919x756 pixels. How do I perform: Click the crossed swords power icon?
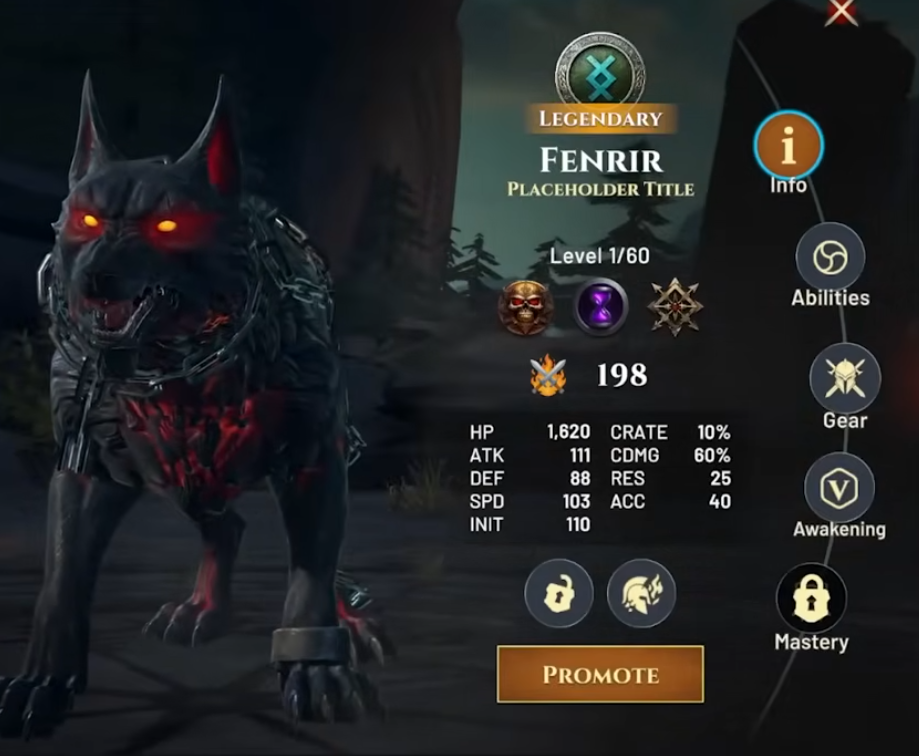(x=547, y=376)
